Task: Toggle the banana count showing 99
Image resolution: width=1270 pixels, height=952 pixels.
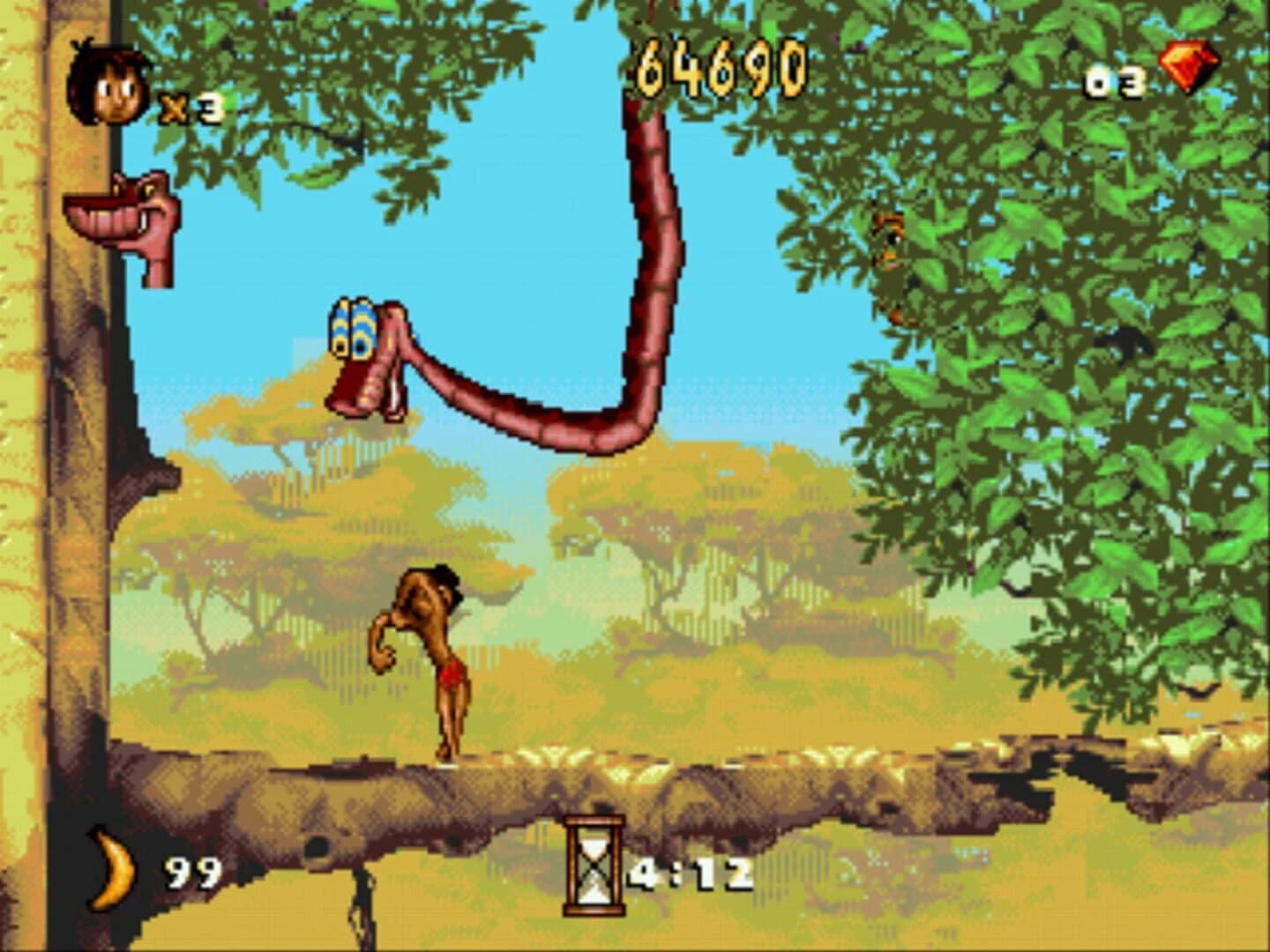Action: coord(191,873)
